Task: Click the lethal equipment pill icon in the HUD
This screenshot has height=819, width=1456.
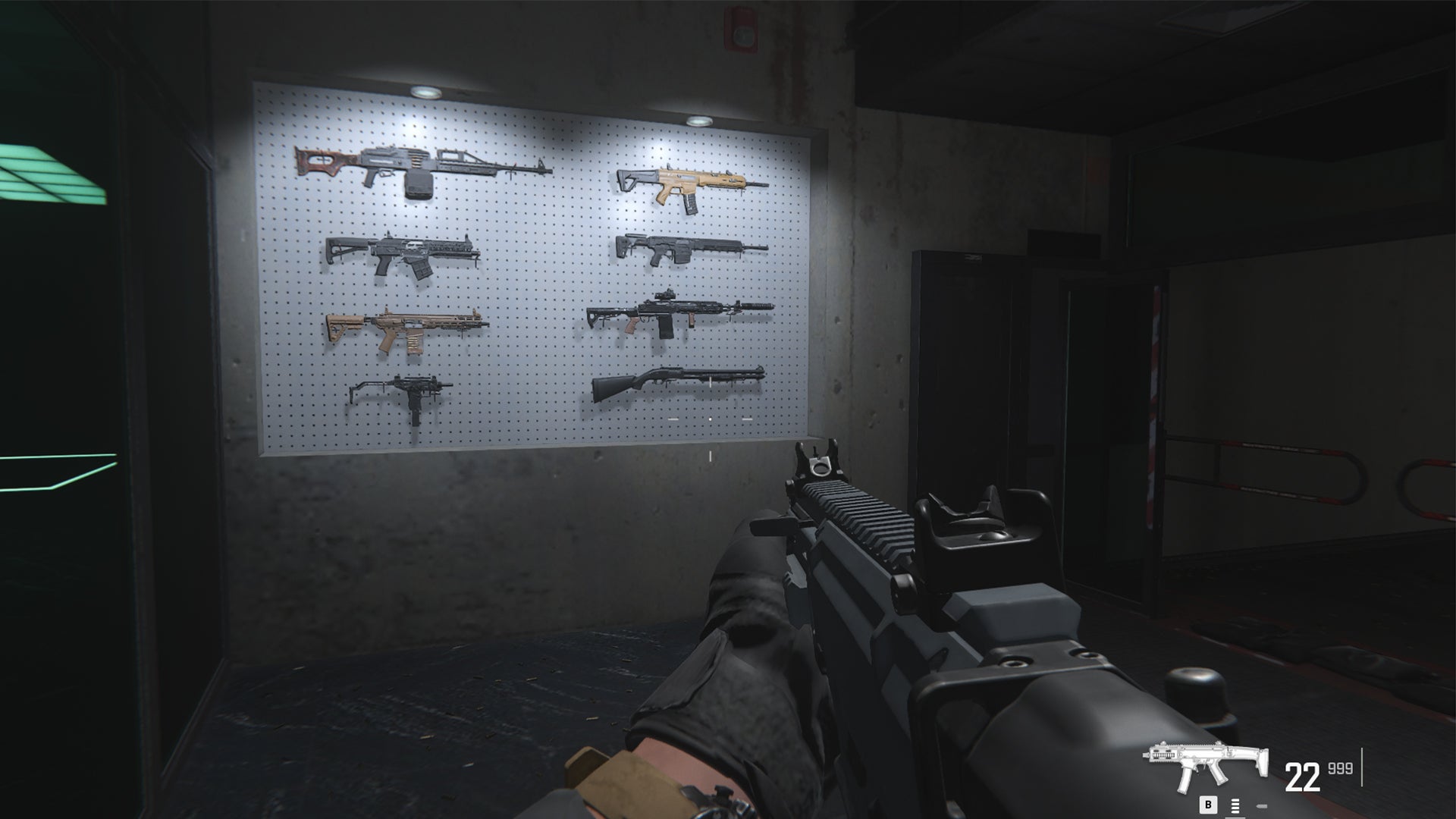Action: tap(1262, 806)
